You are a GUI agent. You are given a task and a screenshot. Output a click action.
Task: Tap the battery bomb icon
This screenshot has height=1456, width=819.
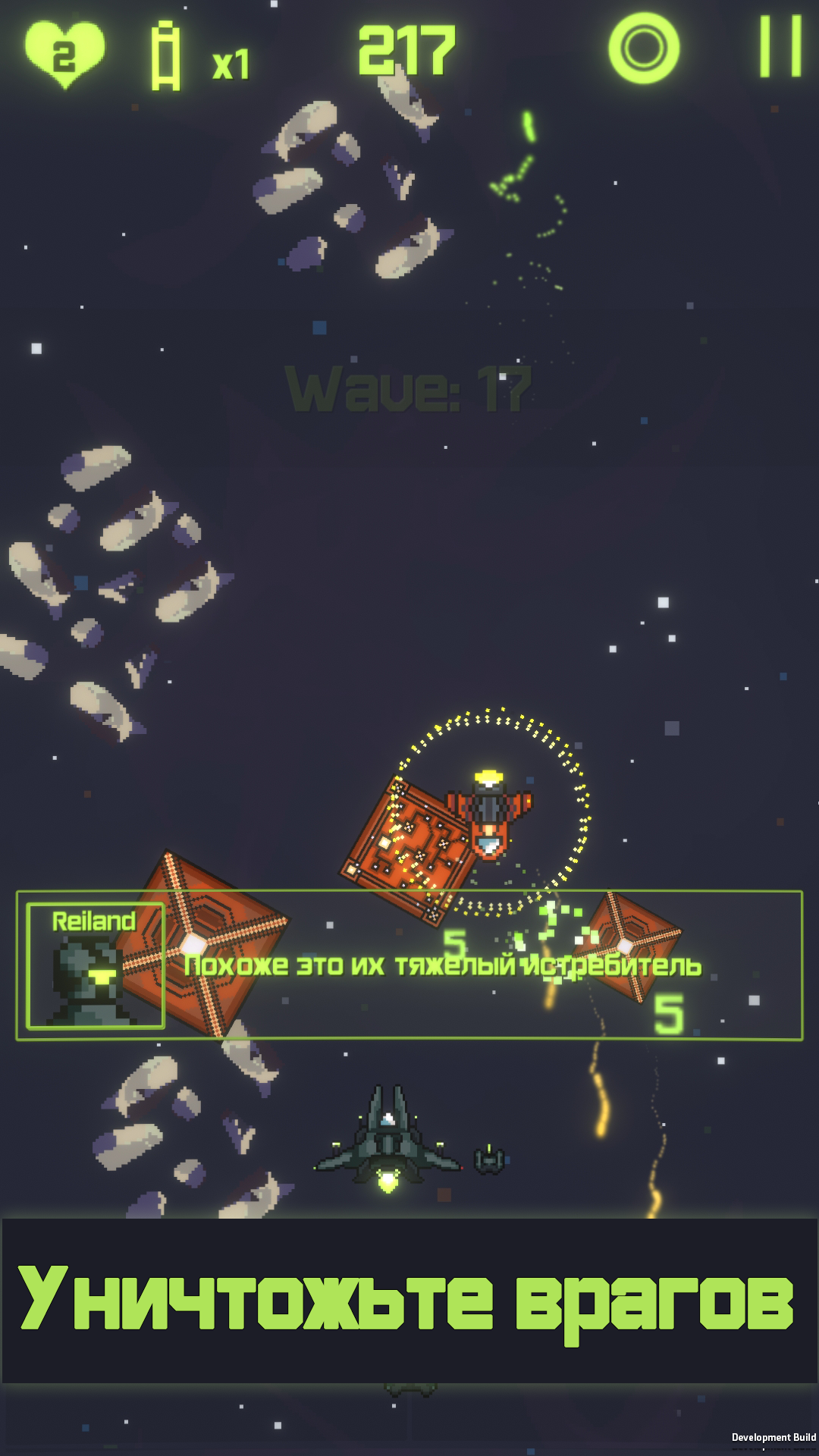coord(165,56)
